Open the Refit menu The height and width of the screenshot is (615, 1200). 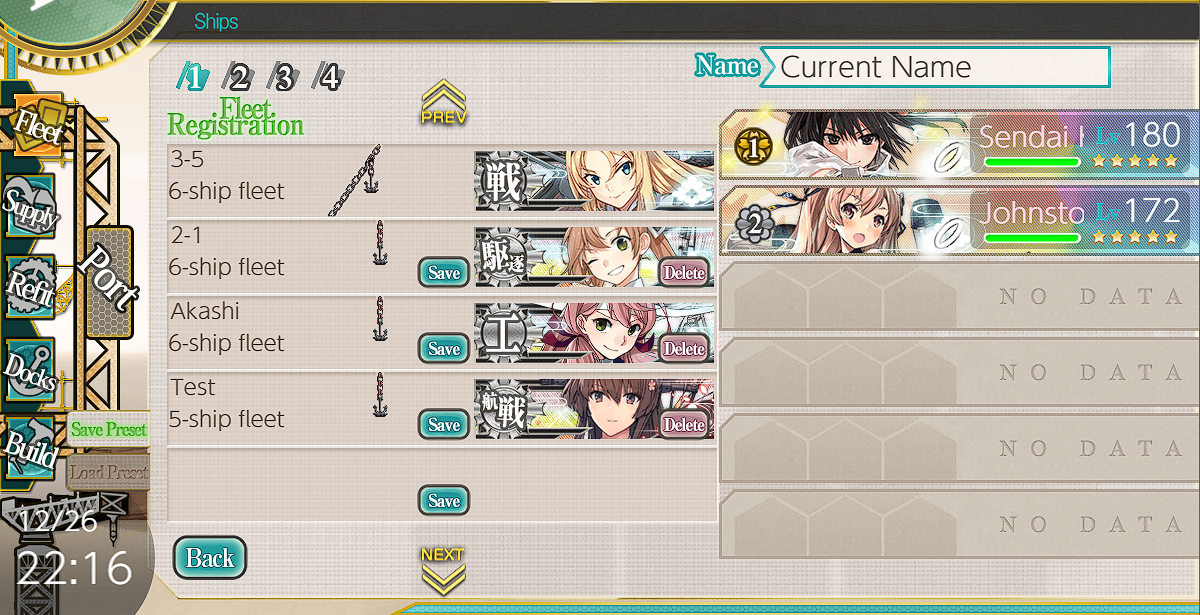click(31, 285)
